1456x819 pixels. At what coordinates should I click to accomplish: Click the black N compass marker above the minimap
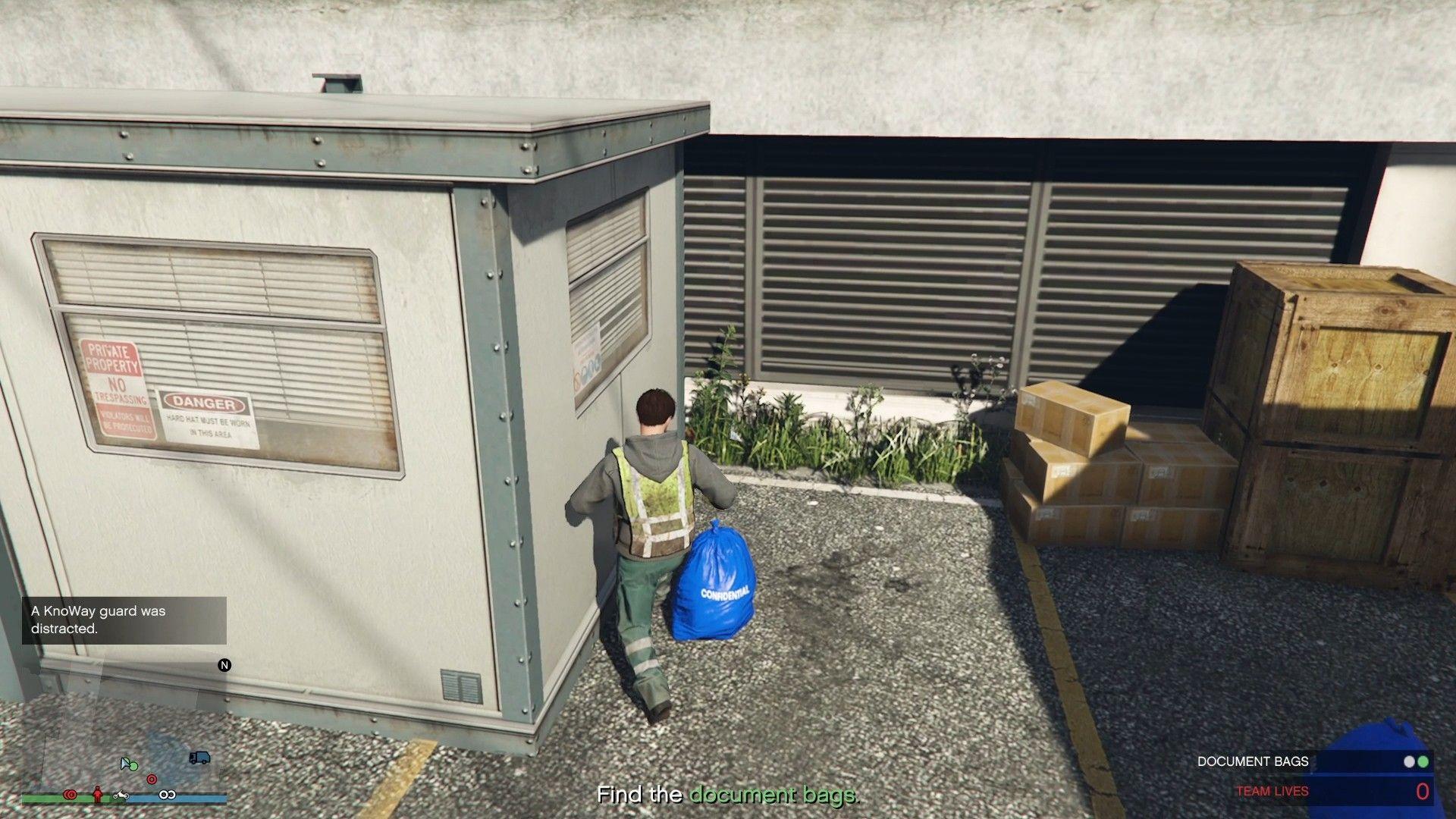224,665
